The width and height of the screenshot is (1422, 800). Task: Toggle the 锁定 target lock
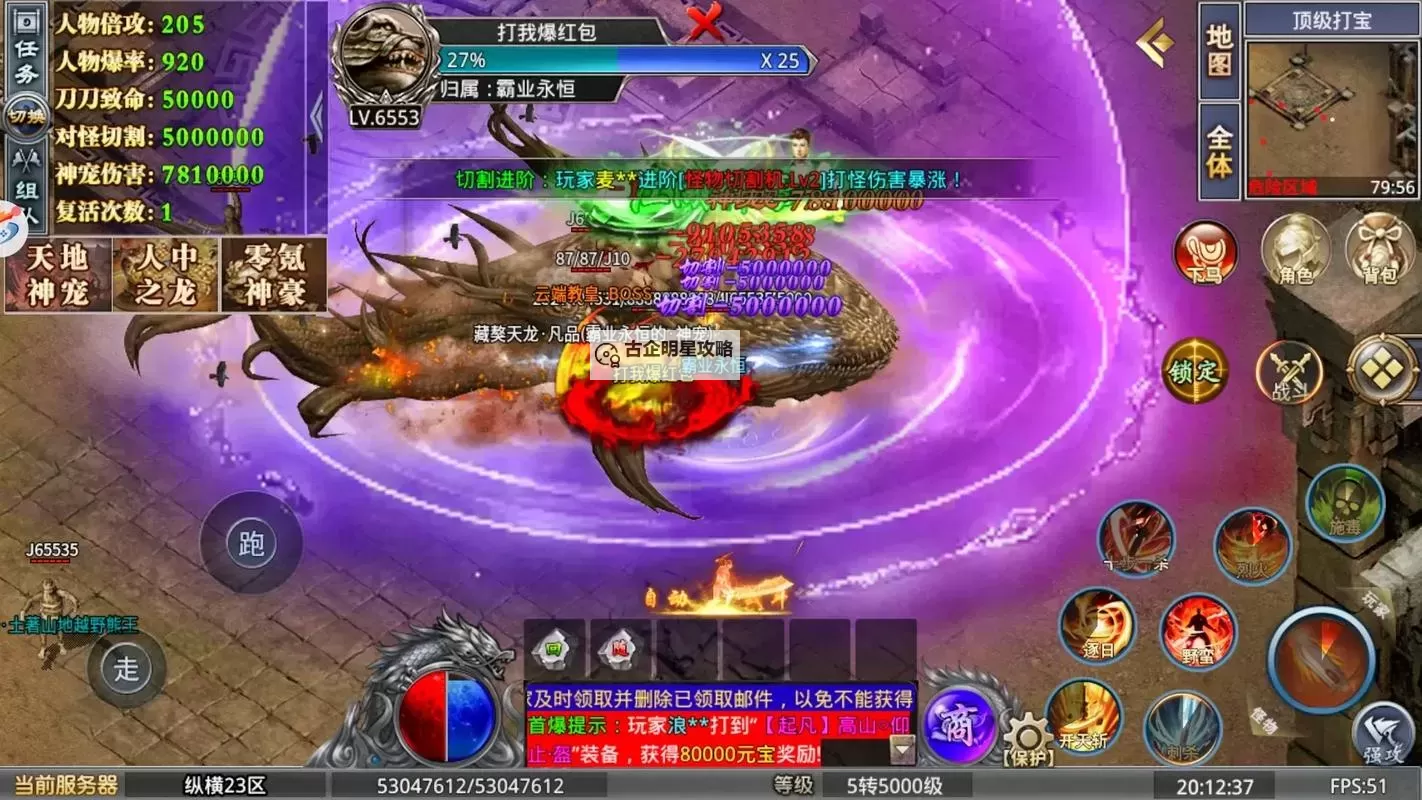pyautogui.click(x=1196, y=372)
